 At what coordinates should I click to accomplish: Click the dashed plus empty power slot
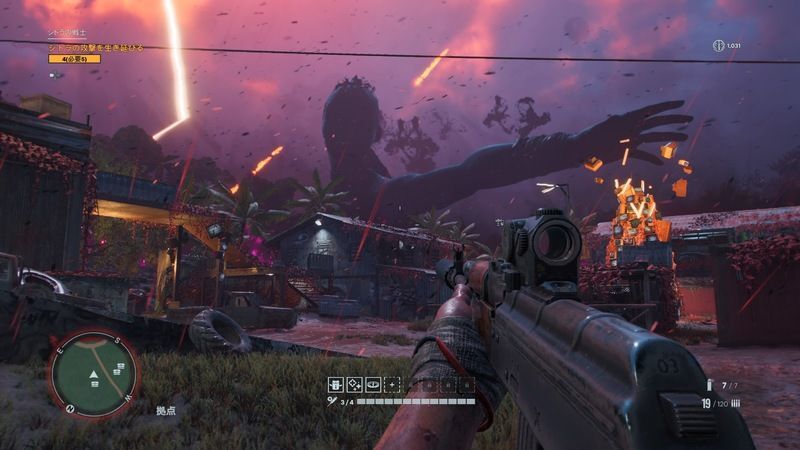pos(391,384)
